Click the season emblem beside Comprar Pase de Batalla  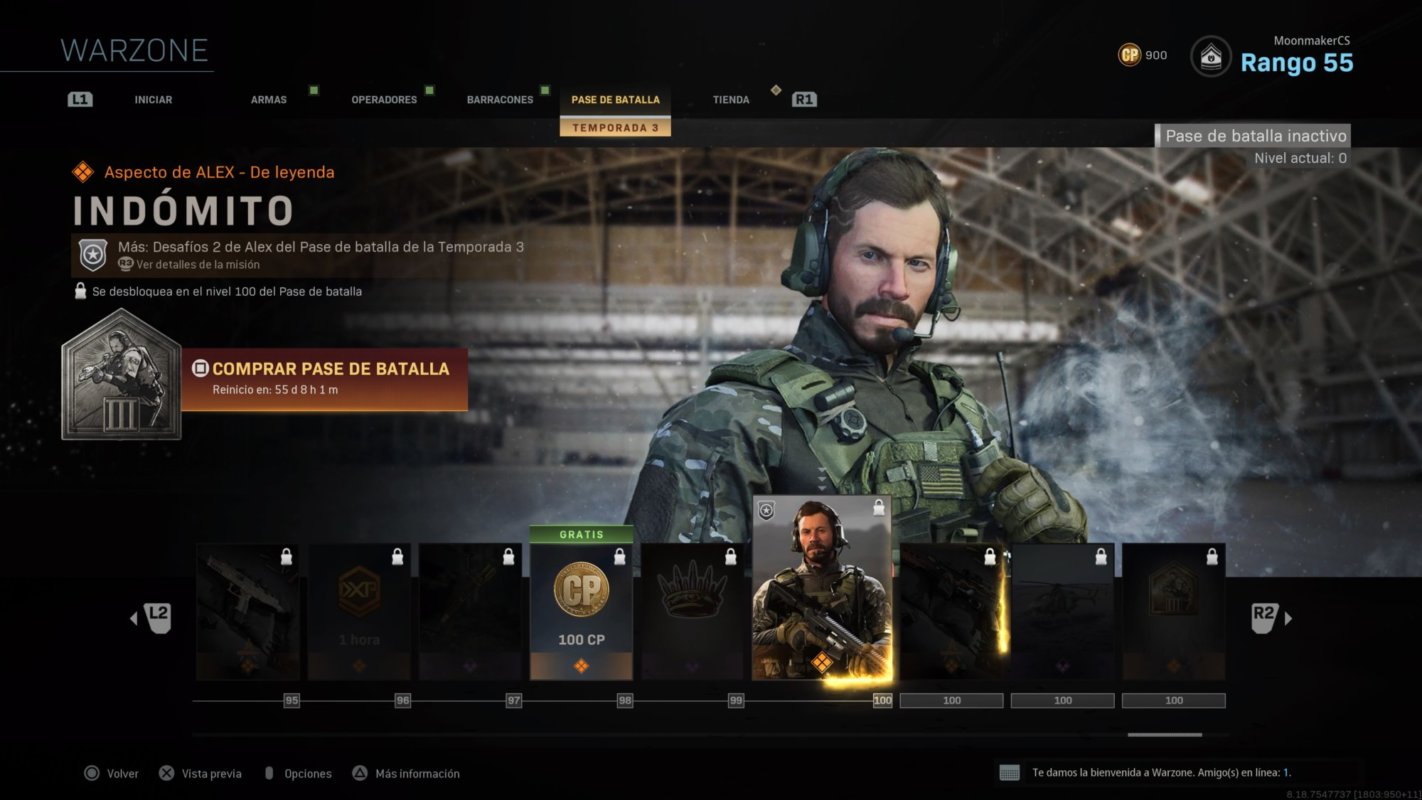tap(120, 378)
